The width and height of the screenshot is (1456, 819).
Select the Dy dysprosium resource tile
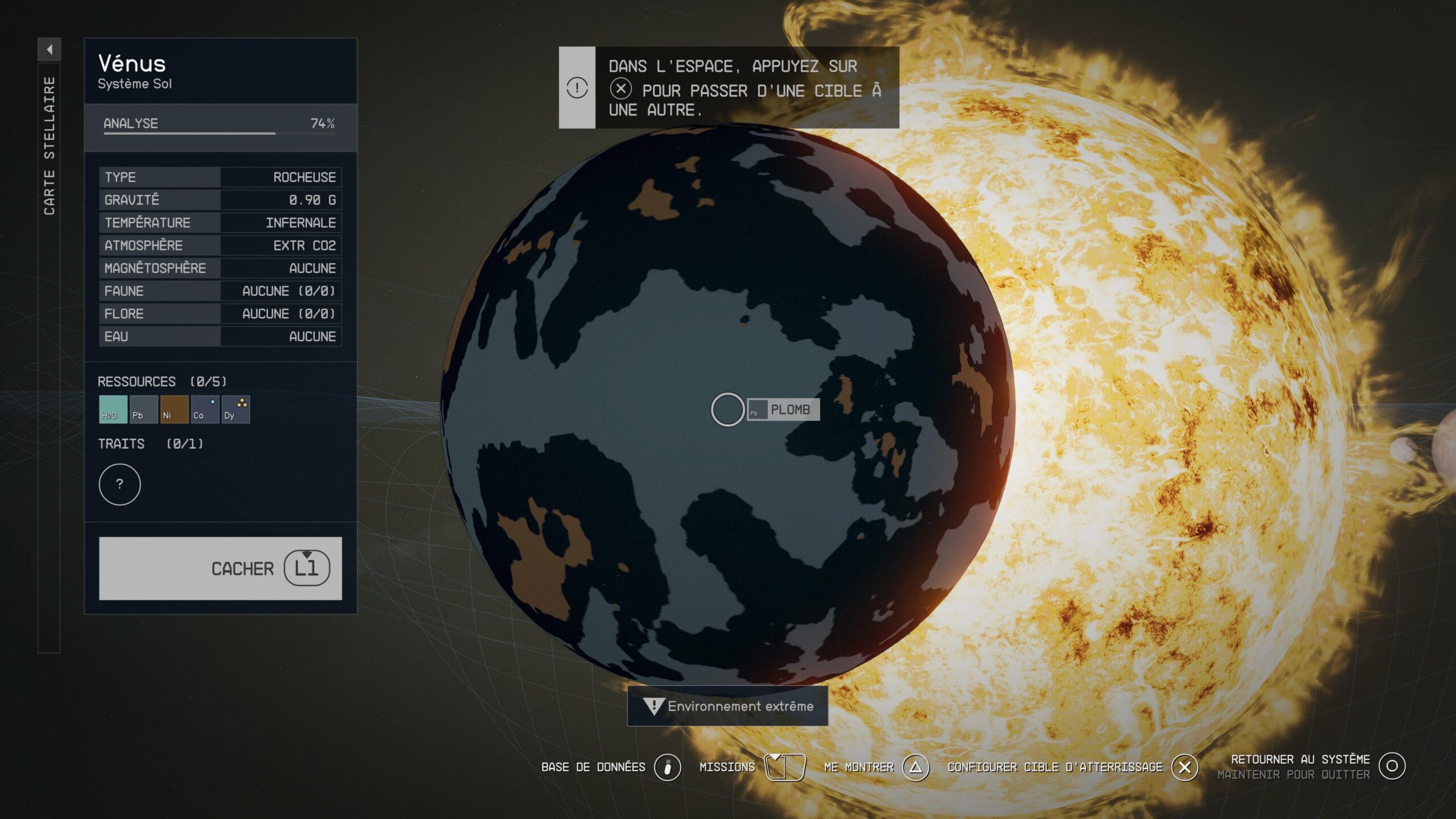click(x=235, y=409)
